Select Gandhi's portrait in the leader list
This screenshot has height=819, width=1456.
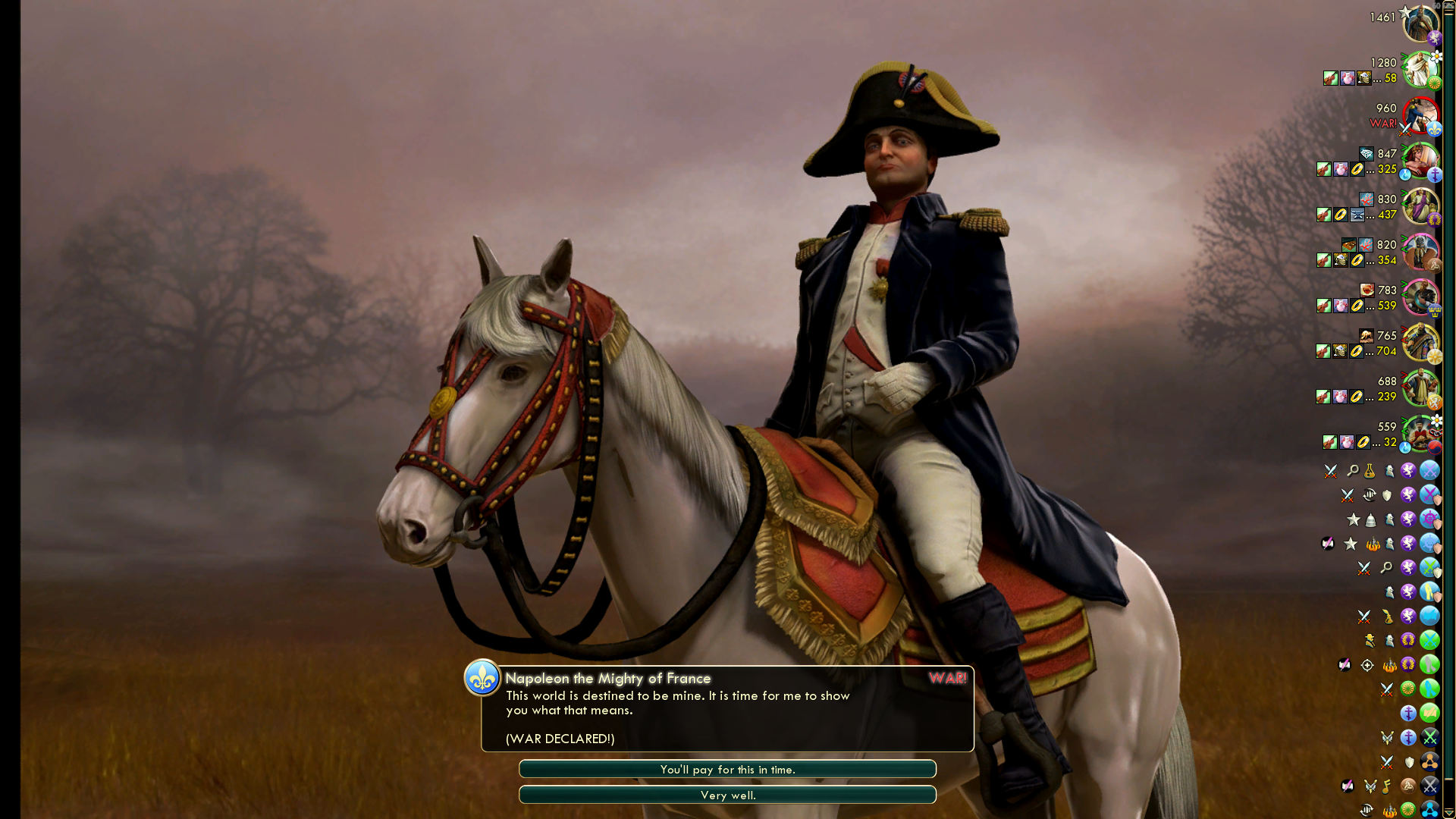click(x=1420, y=70)
